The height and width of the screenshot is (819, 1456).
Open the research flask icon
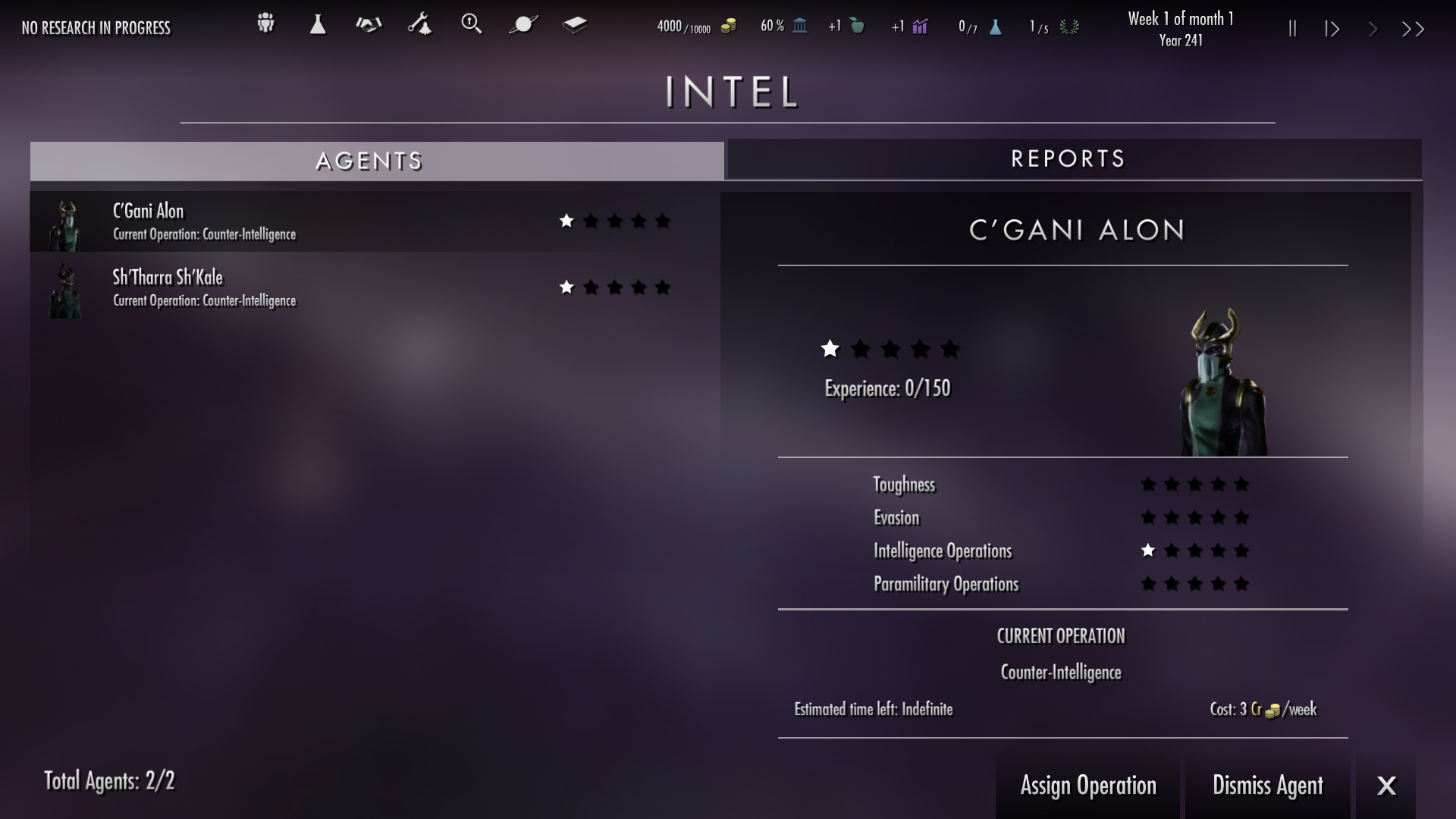[317, 24]
